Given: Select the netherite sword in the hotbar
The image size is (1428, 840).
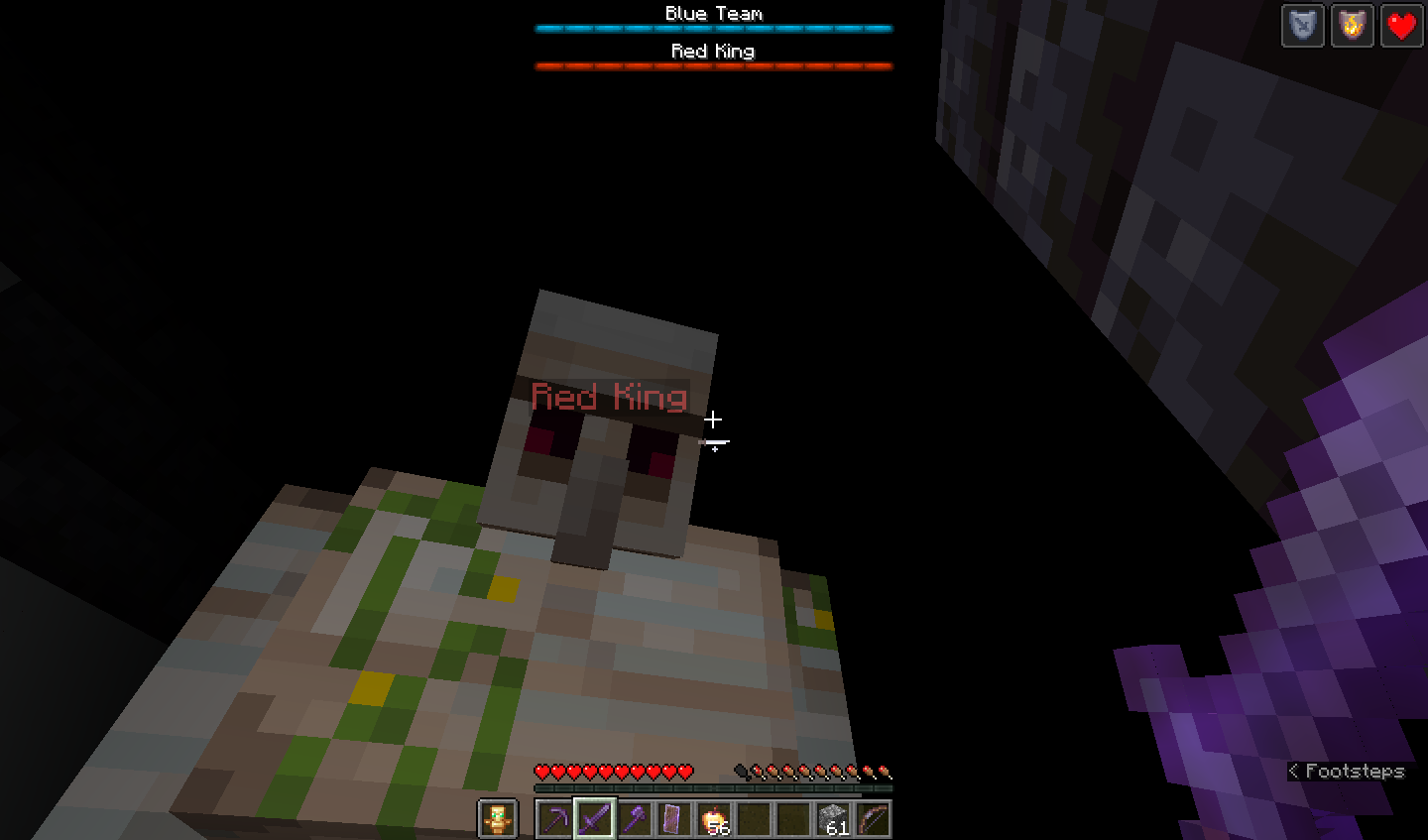Looking at the screenshot, I should click(x=595, y=817).
